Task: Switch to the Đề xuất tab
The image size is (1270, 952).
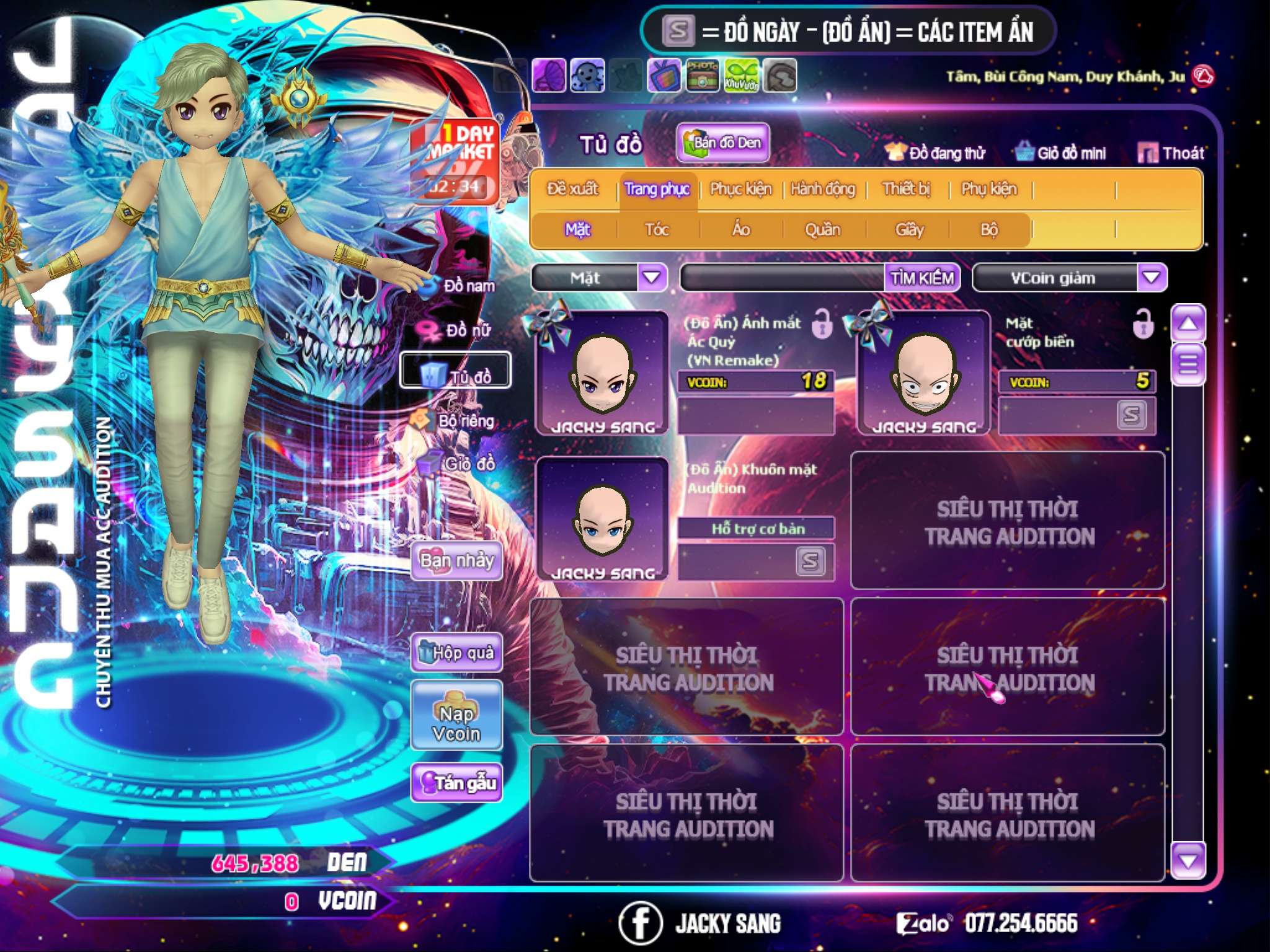Action: 572,189
